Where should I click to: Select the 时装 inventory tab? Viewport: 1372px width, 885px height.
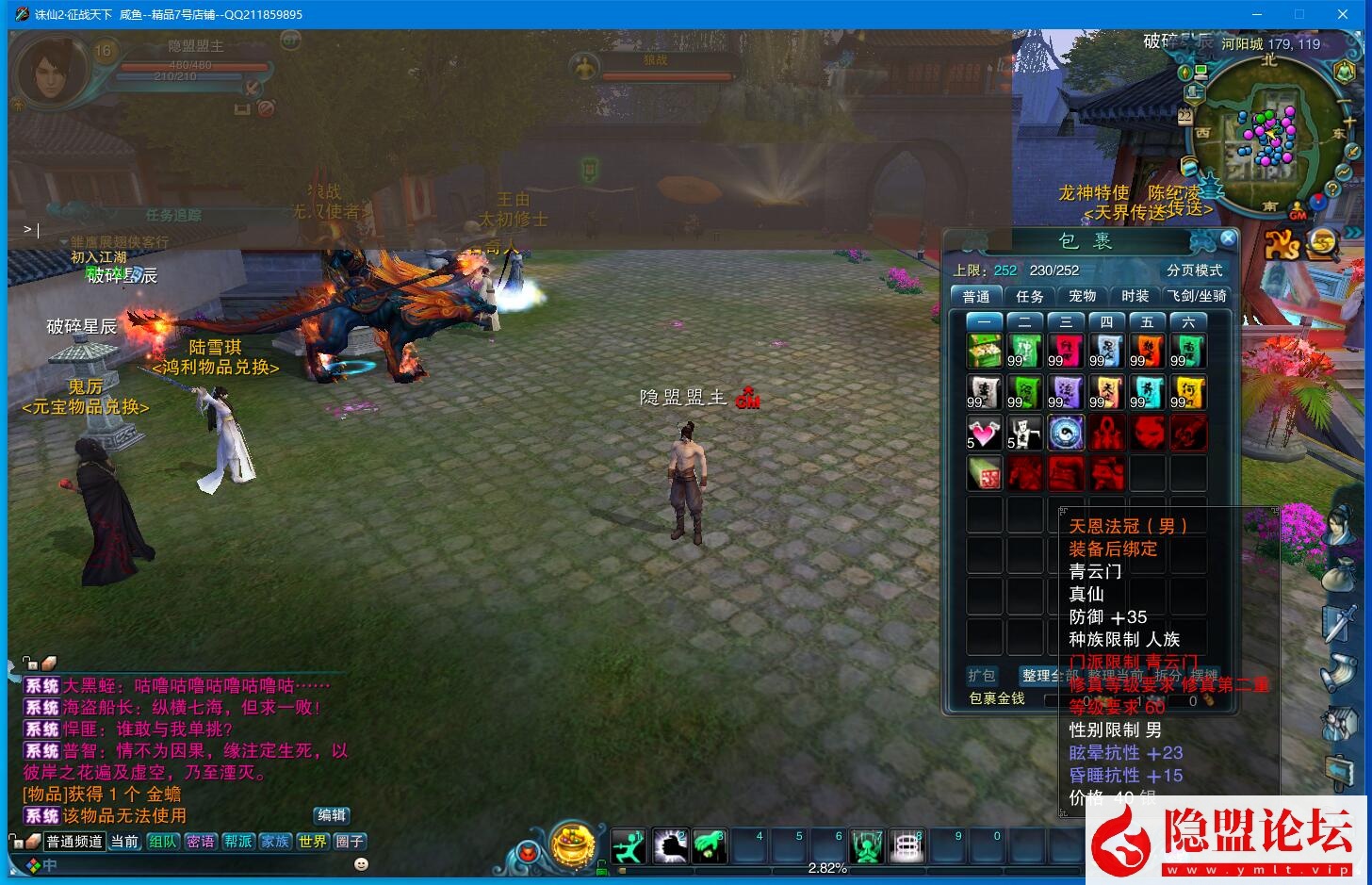click(1135, 296)
